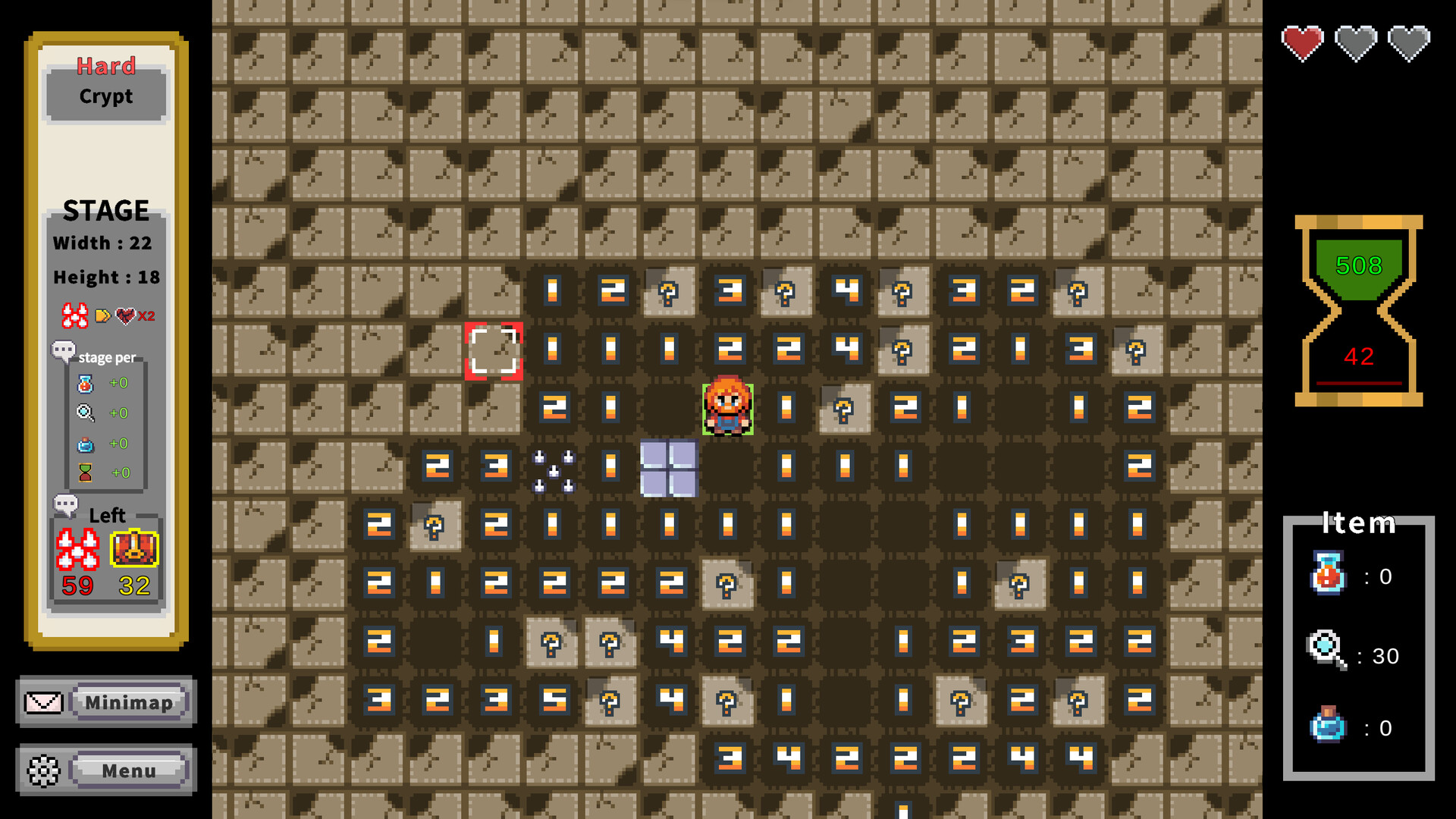Select the red potion in the Item panel

coord(1327,575)
